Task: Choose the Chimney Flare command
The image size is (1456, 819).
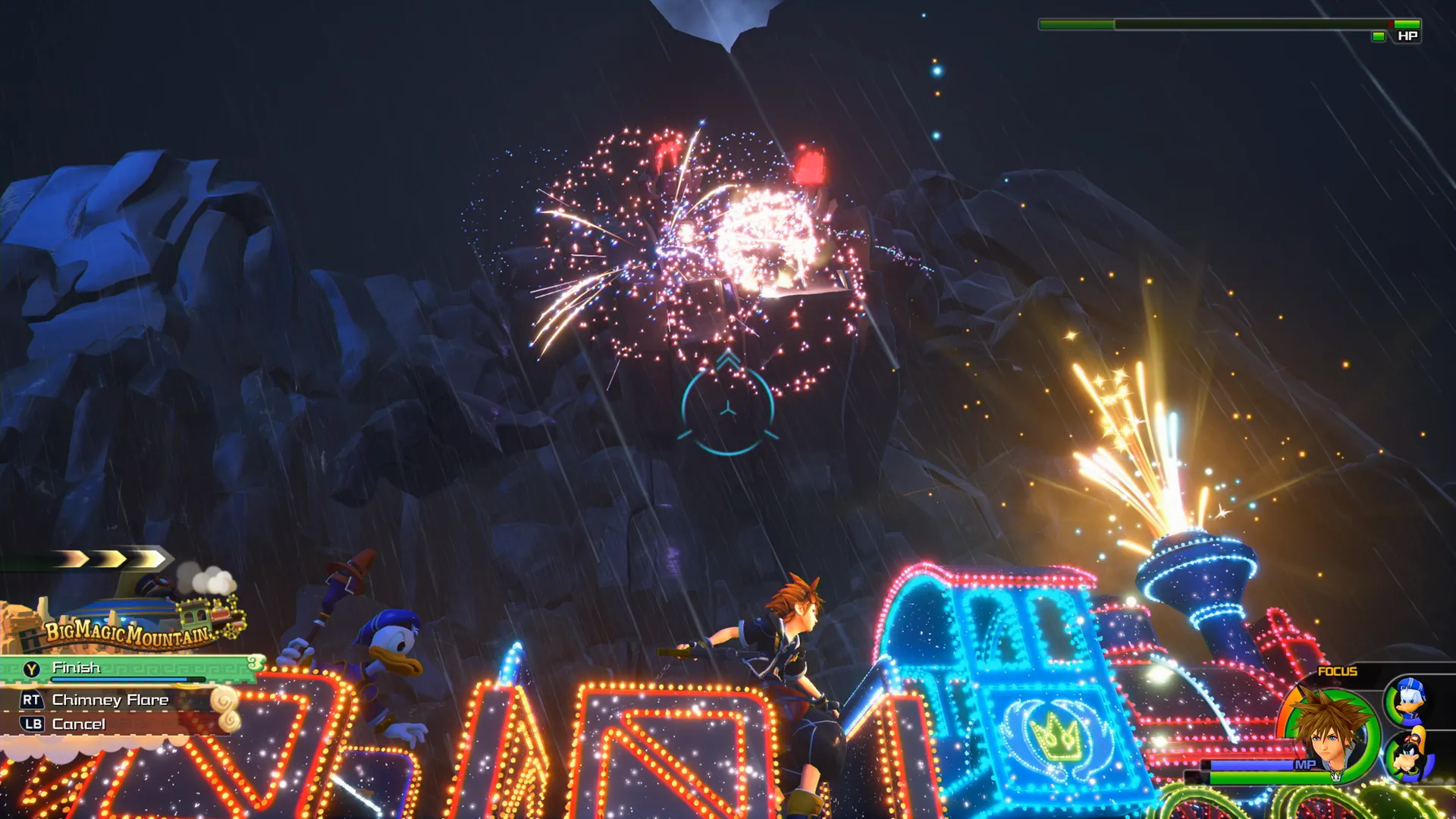Action: tap(110, 700)
